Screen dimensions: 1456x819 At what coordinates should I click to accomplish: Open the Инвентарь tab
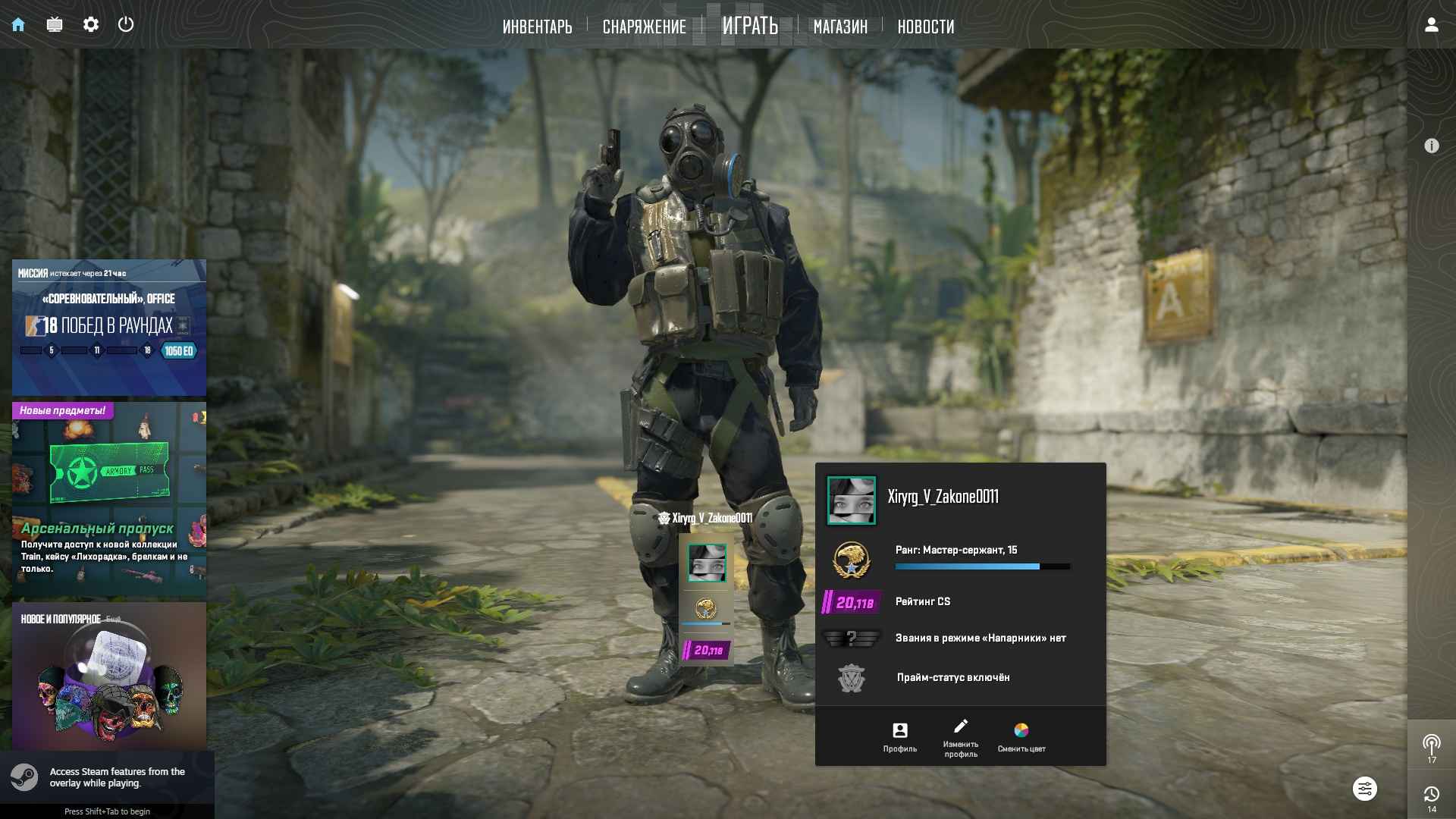537,27
